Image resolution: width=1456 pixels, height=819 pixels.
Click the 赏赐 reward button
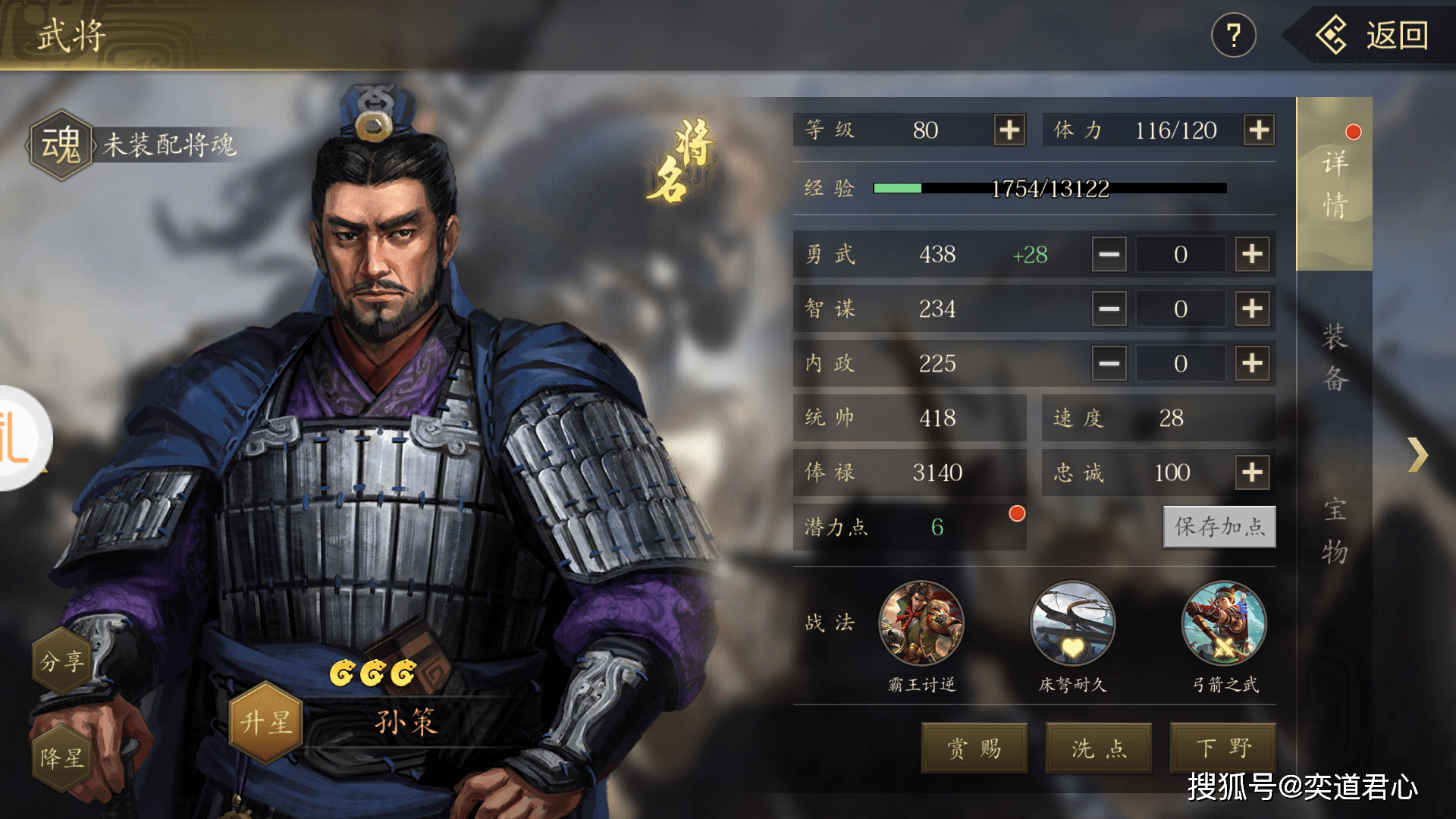974,748
